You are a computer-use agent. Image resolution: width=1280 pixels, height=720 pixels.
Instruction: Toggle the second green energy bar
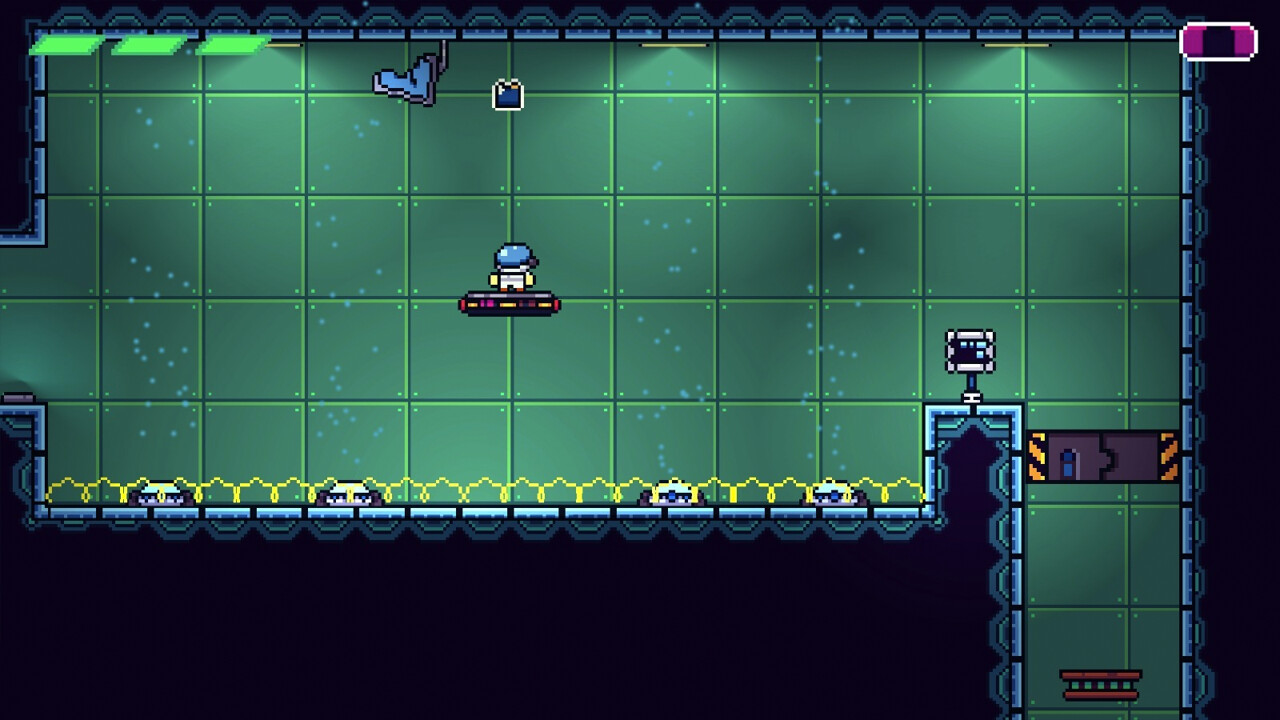(147, 43)
